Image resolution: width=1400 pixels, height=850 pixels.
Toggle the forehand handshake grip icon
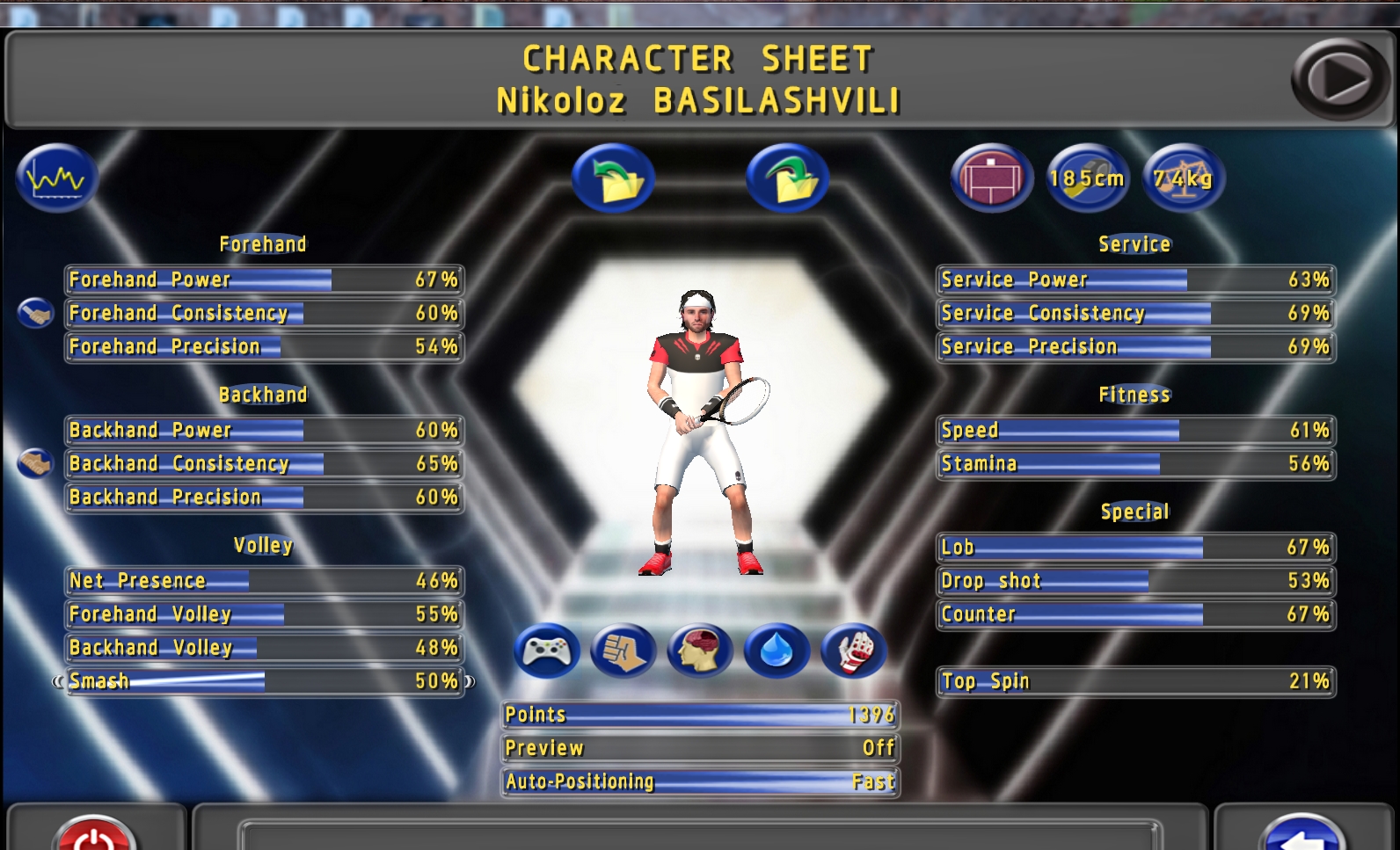35,313
